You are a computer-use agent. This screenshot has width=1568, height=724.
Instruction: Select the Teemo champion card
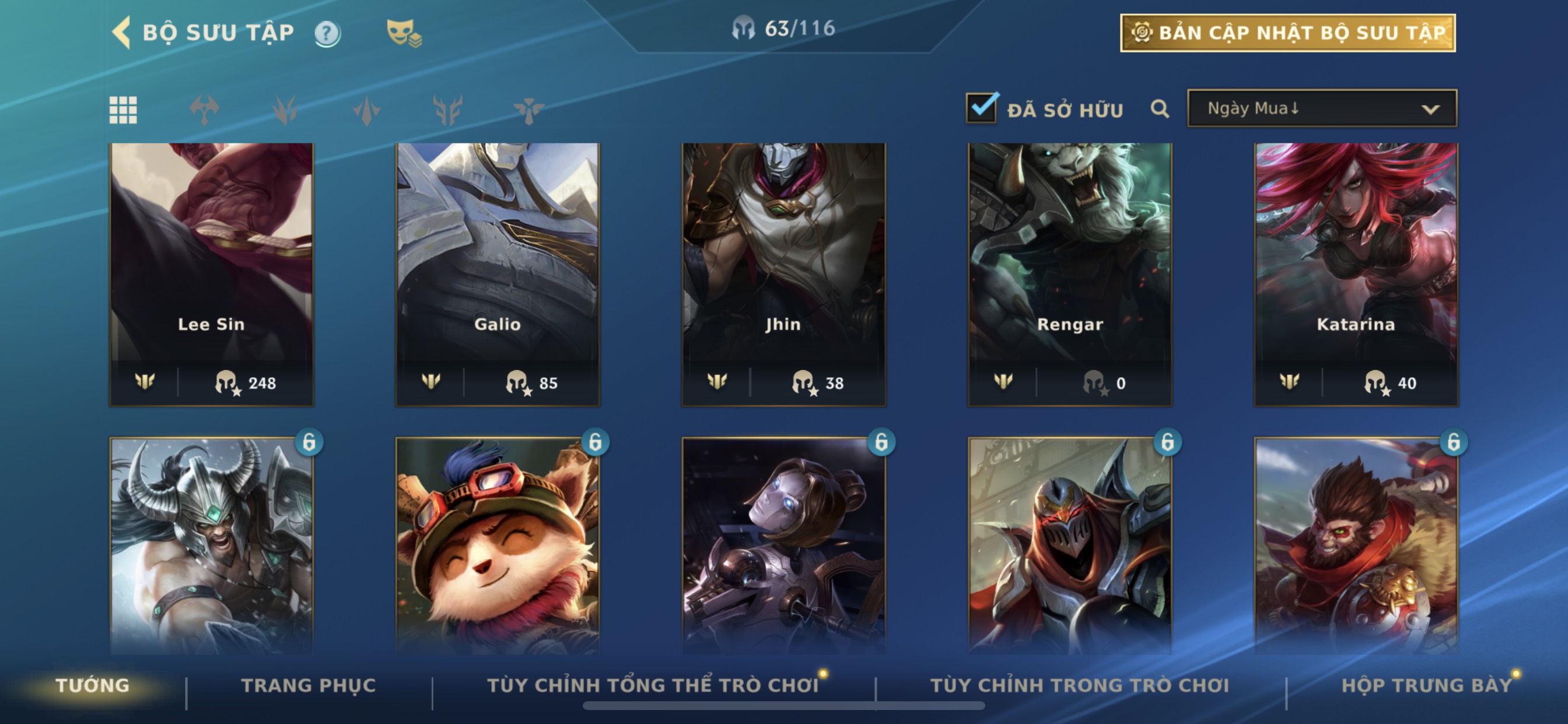click(x=498, y=544)
